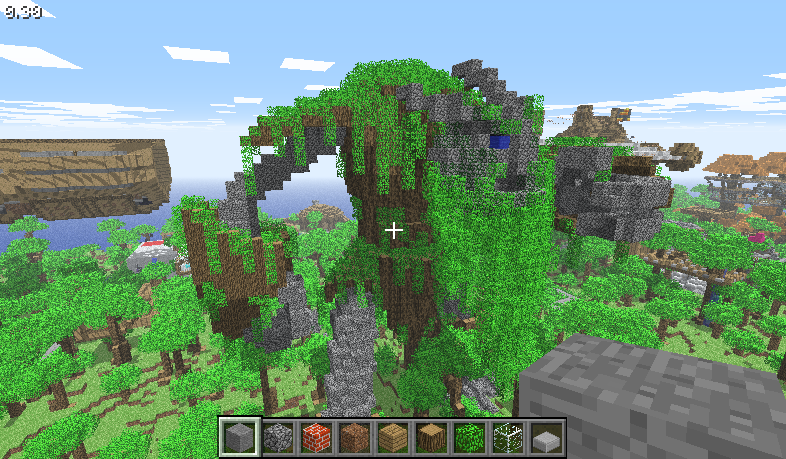Image resolution: width=786 pixels, height=459 pixels.
Task: Select the stone slab slot
Action: (x=546, y=437)
